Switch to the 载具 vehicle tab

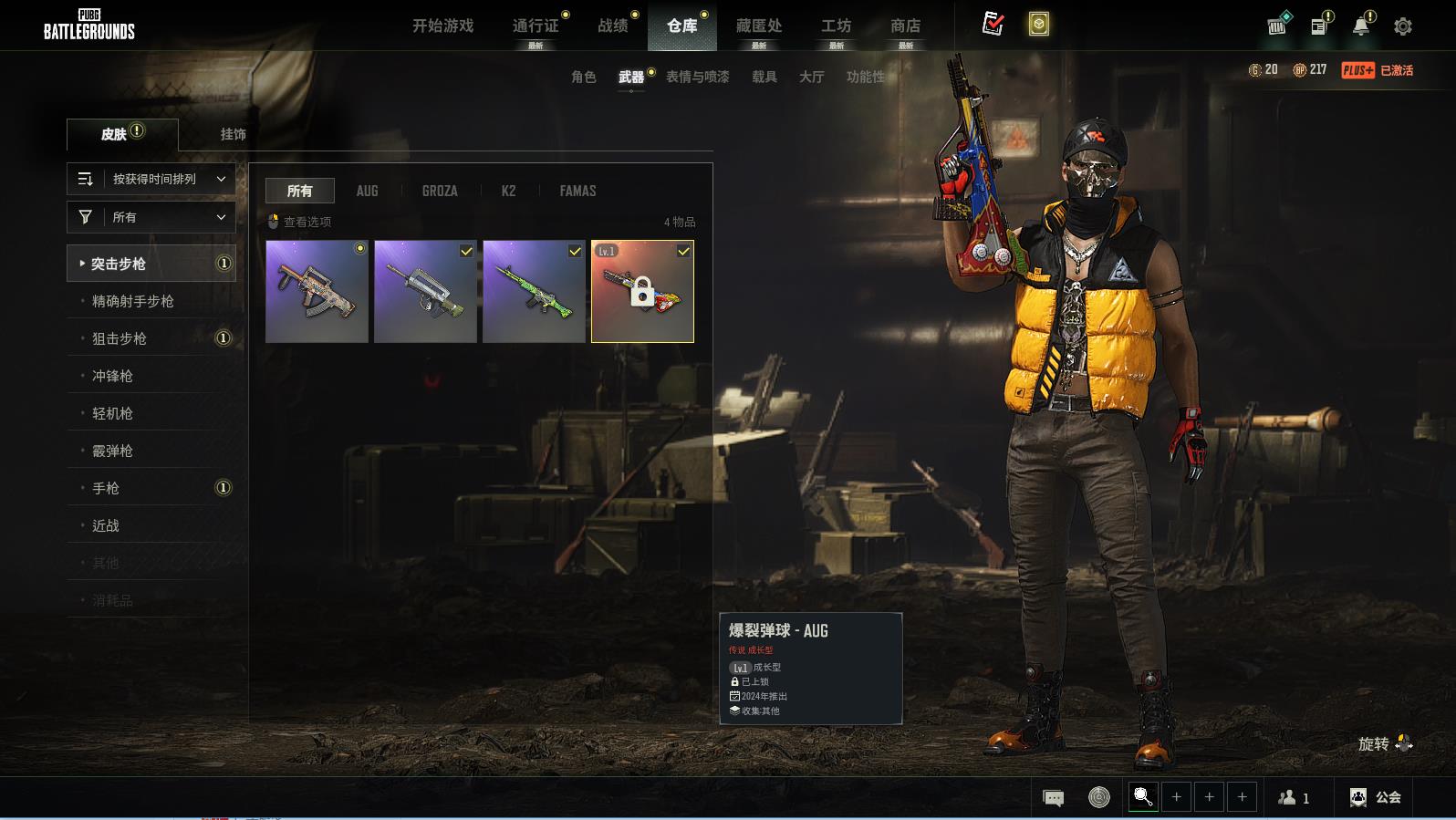coord(764,77)
